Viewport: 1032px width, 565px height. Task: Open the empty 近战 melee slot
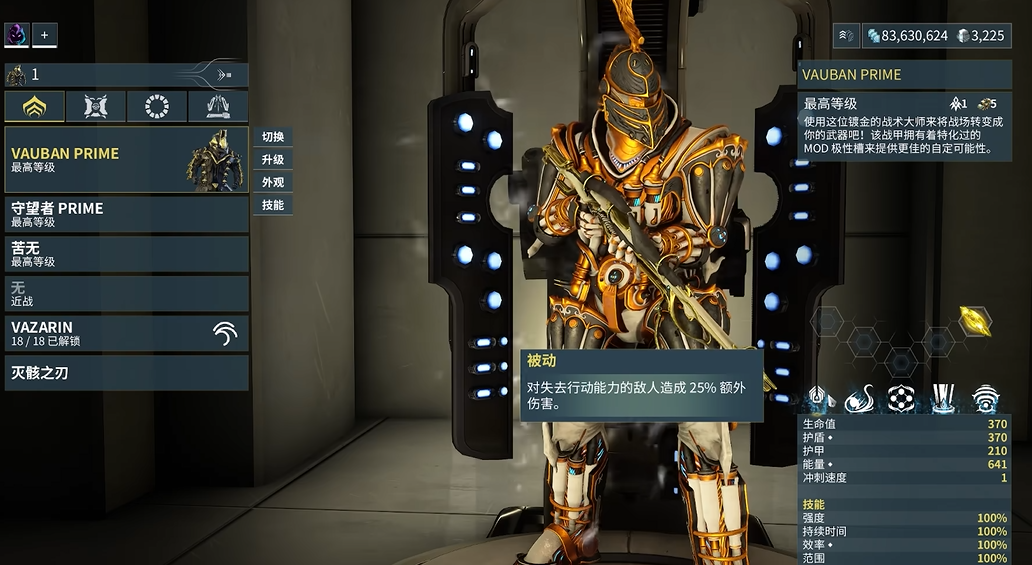pos(126,293)
